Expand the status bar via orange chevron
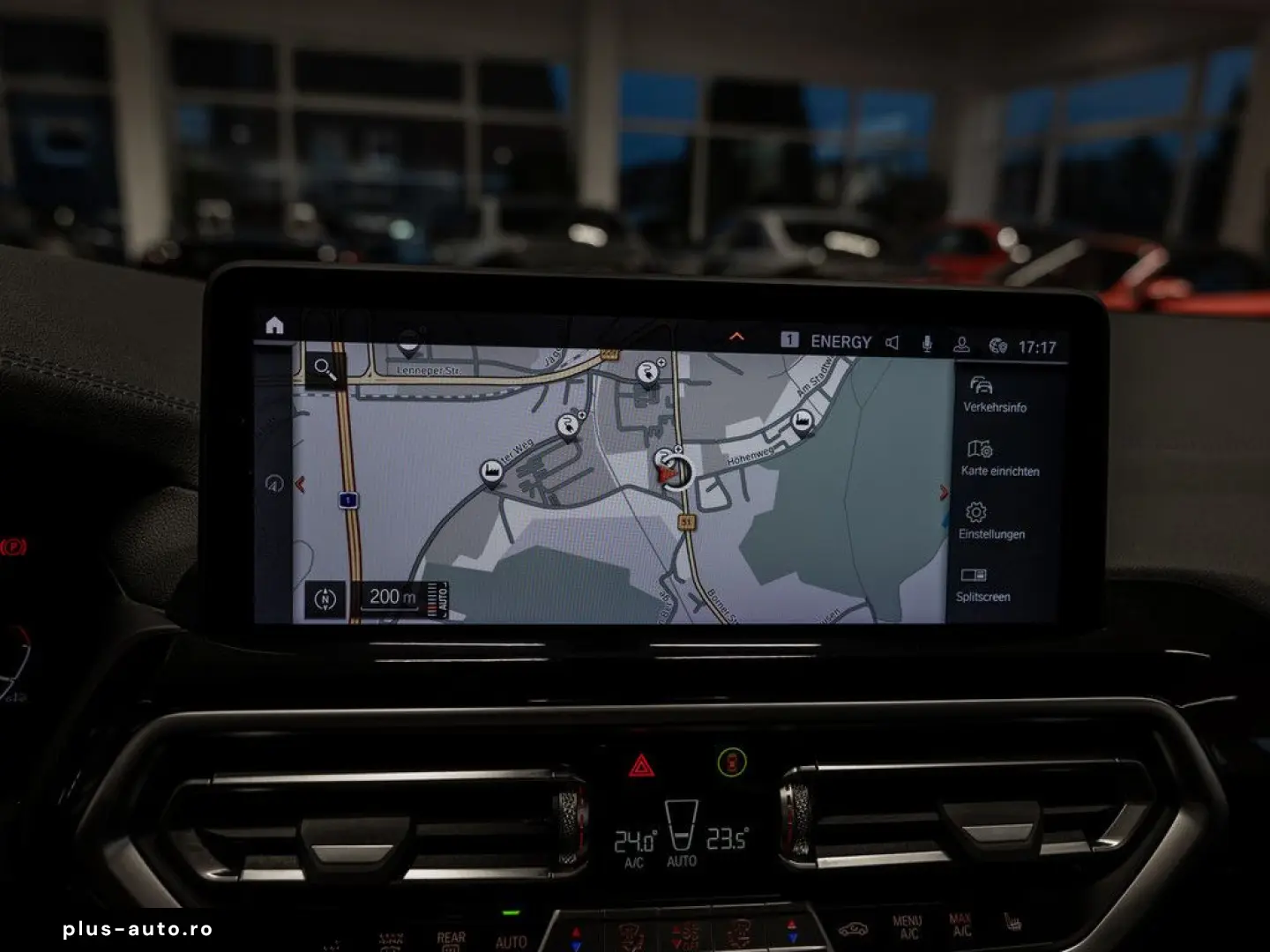Screen dimensions: 1270x952 point(738,338)
